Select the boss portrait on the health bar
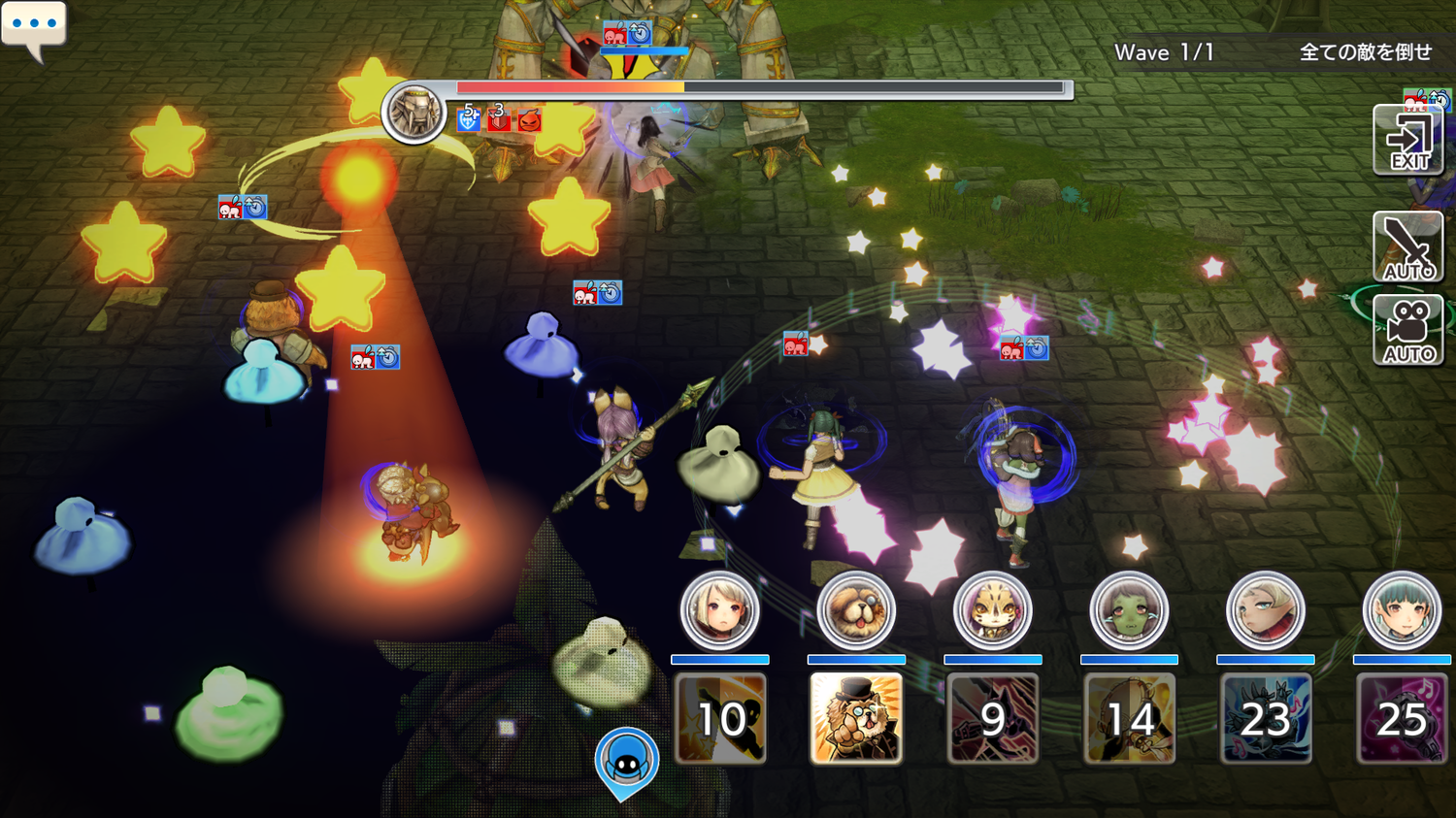This screenshot has width=1456, height=818. [x=414, y=113]
